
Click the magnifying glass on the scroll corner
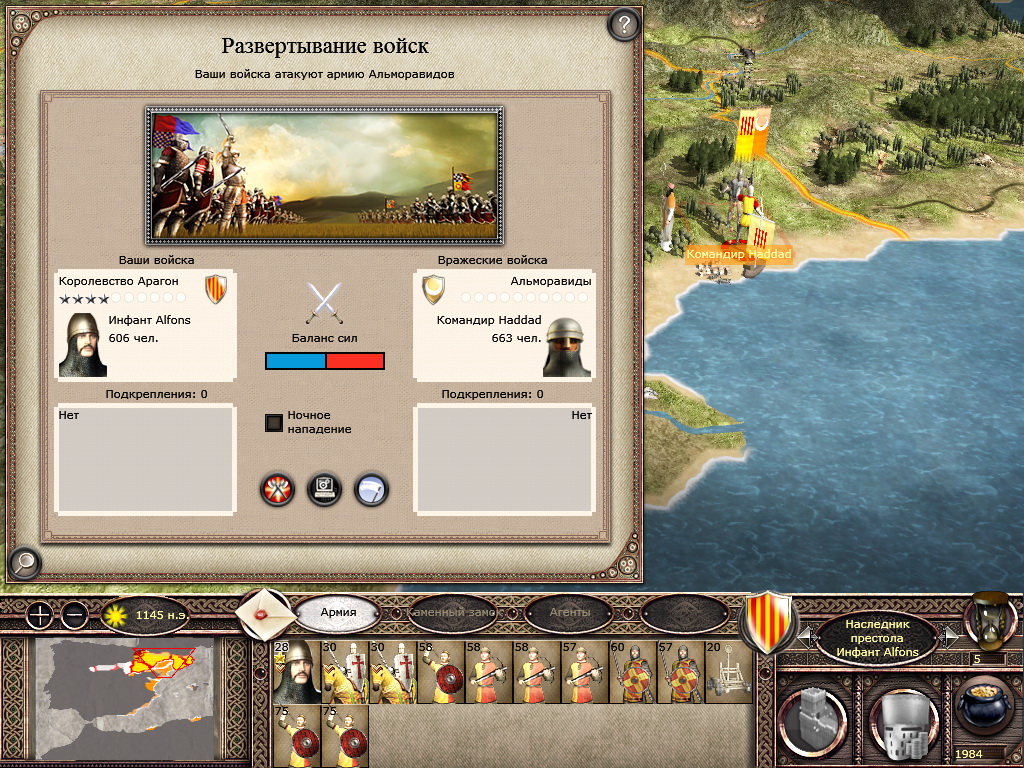(23, 563)
